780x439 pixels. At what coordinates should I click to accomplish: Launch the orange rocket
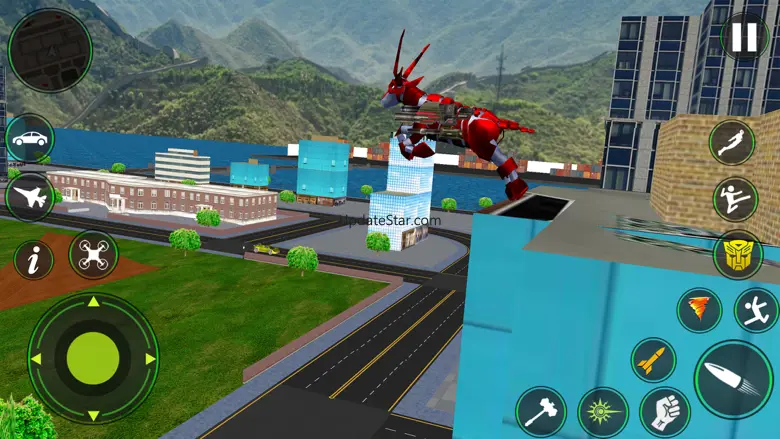tap(653, 361)
